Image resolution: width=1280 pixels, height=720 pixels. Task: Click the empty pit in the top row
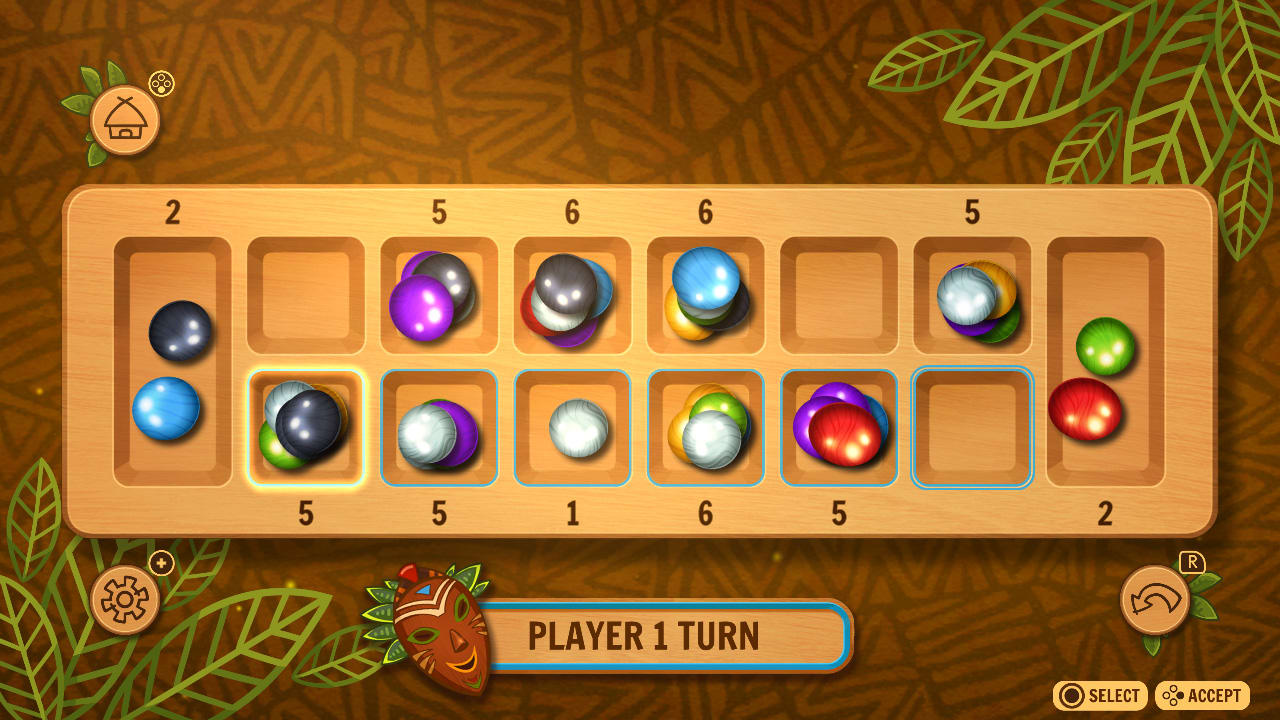pyautogui.click(x=838, y=295)
